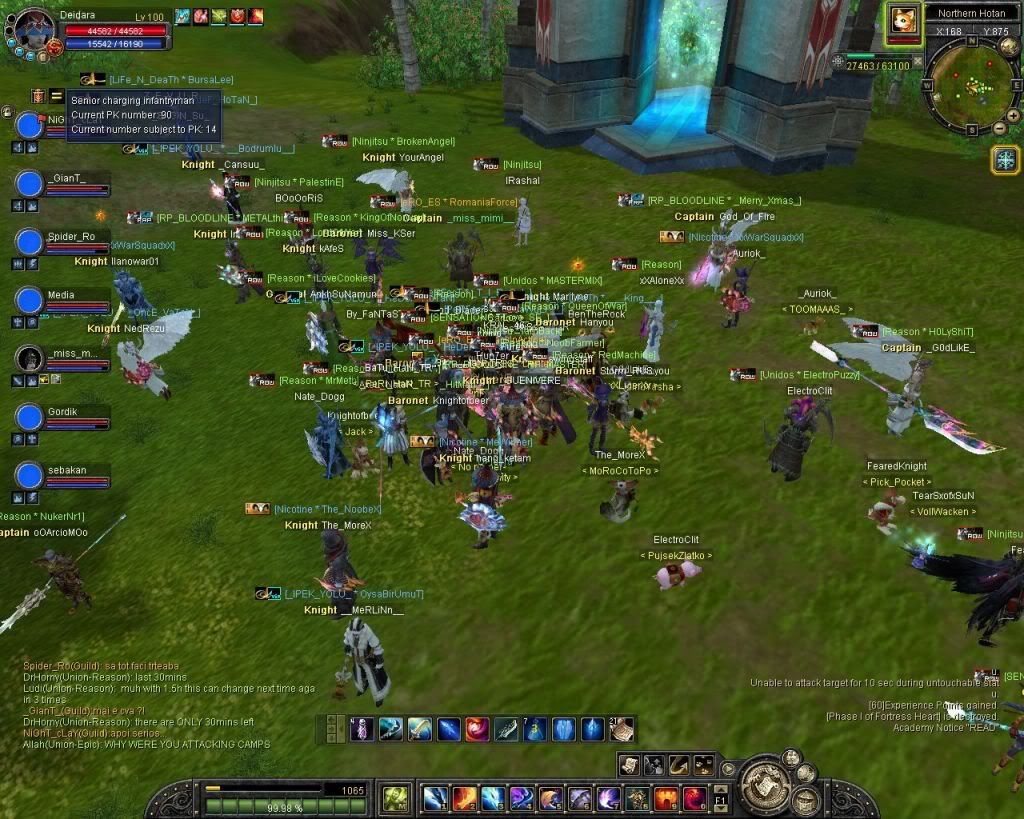Screen dimensions: 1024x819
Task: Switch hotbar page with the F1 selector
Action: point(721,798)
